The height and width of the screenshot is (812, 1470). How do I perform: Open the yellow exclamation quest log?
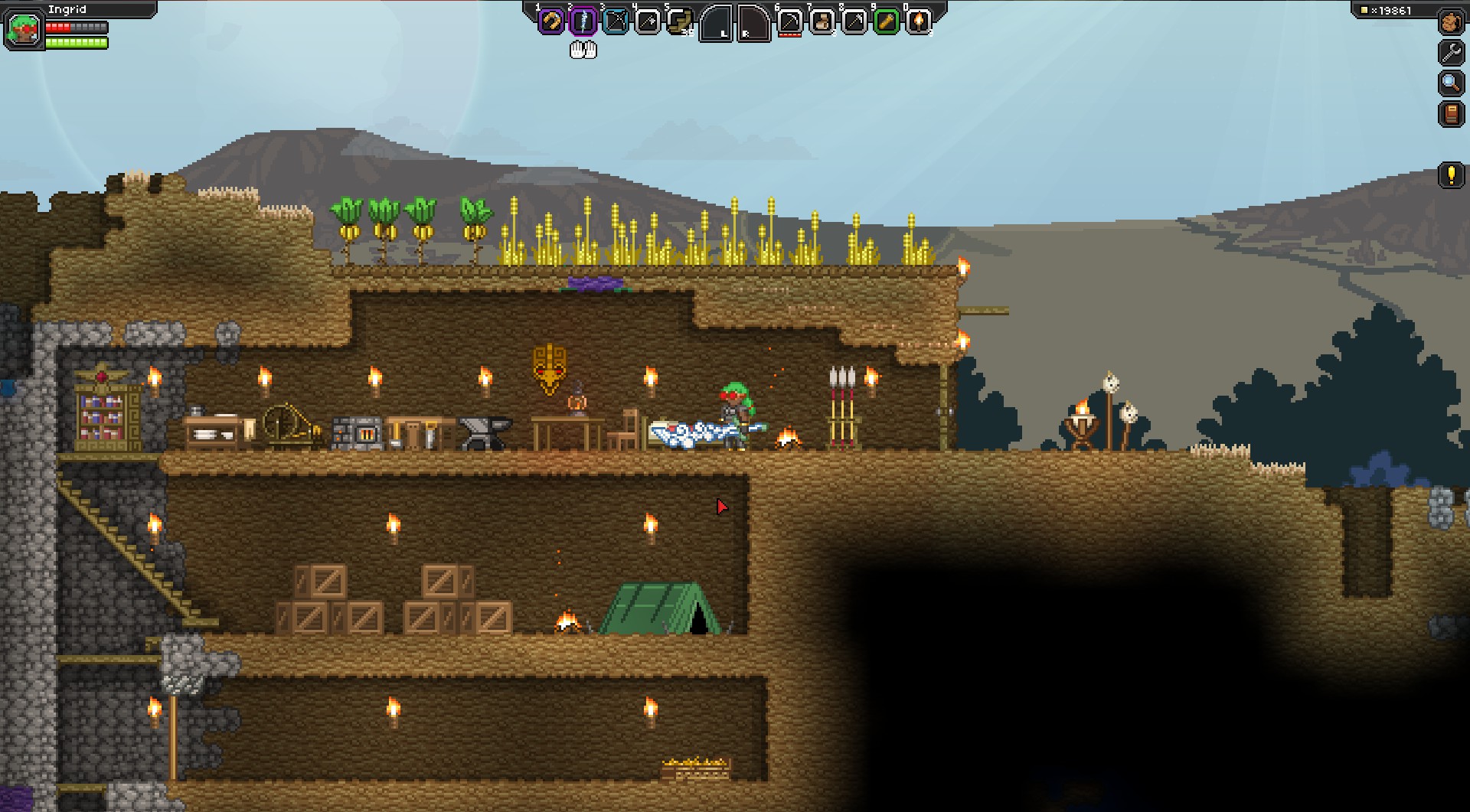click(x=1451, y=175)
